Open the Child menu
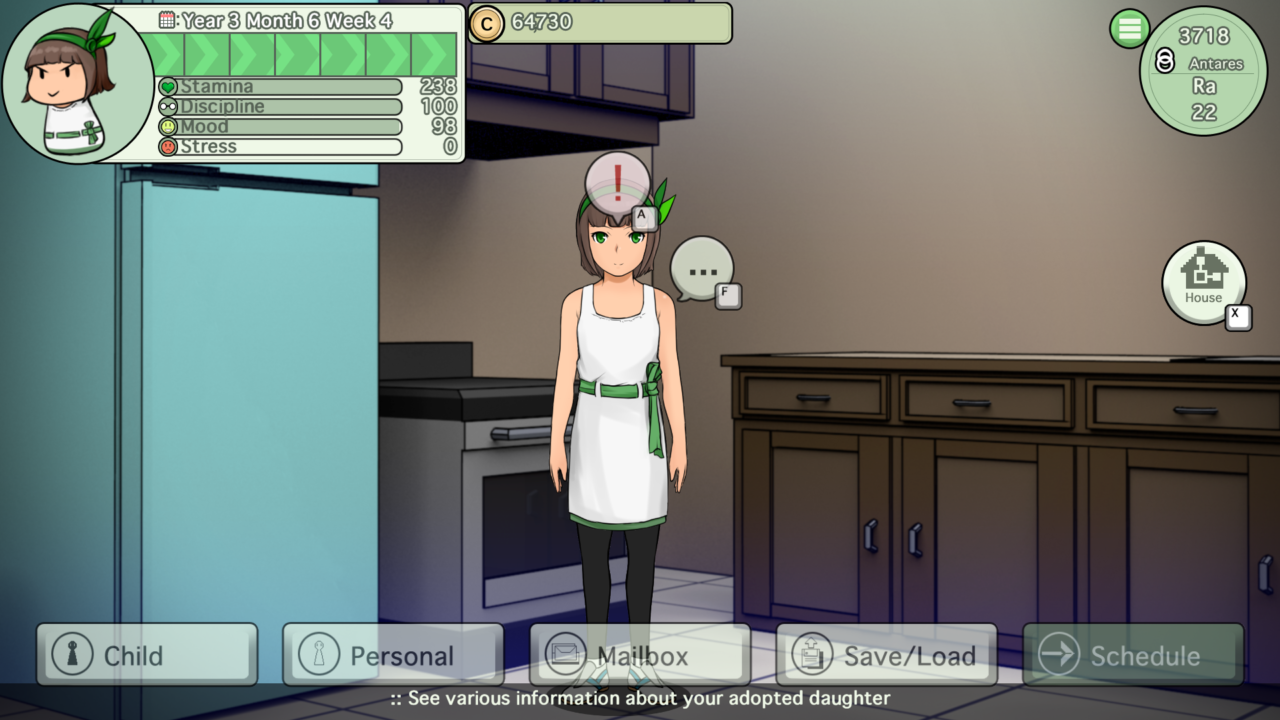The image size is (1280, 720). [x=145, y=654]
